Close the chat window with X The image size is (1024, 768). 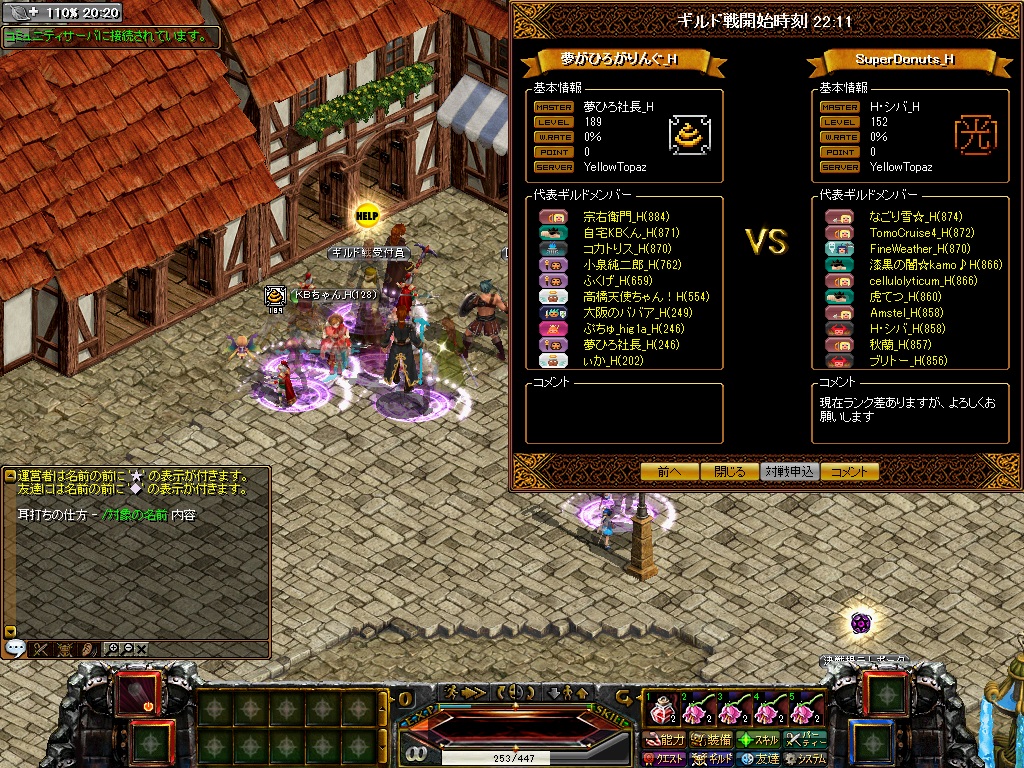141,648
